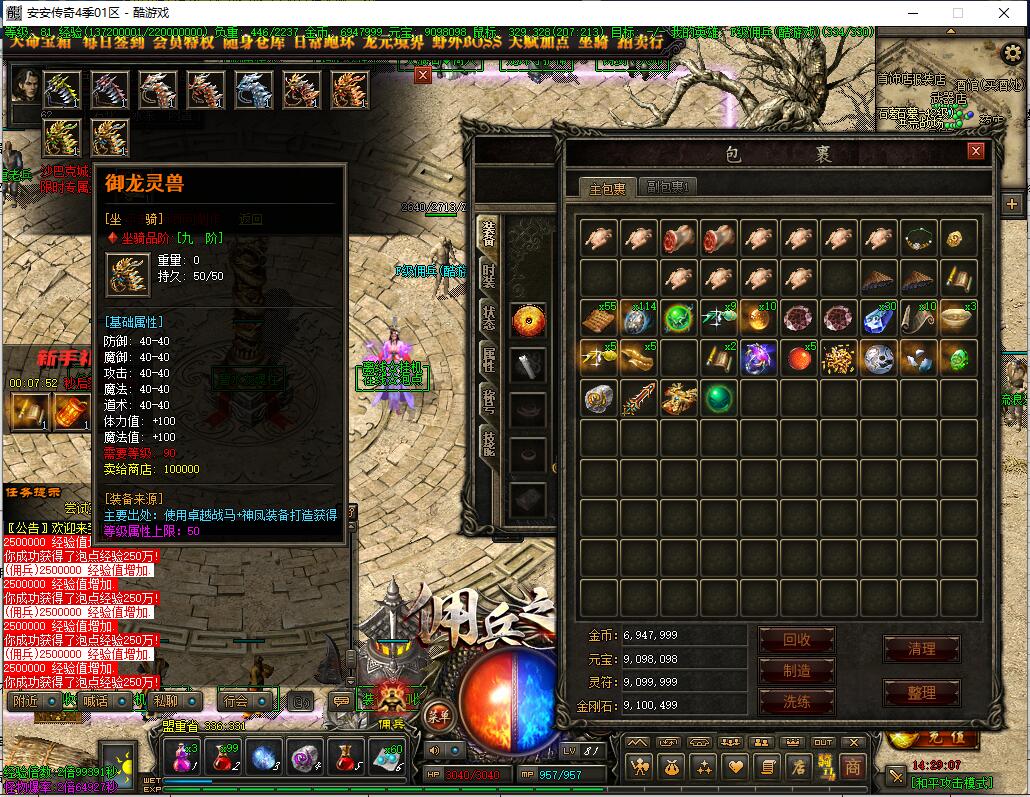1030x797 pixels.
Task: Close the bag (包裹) window
Action: [x=976, y=151]
